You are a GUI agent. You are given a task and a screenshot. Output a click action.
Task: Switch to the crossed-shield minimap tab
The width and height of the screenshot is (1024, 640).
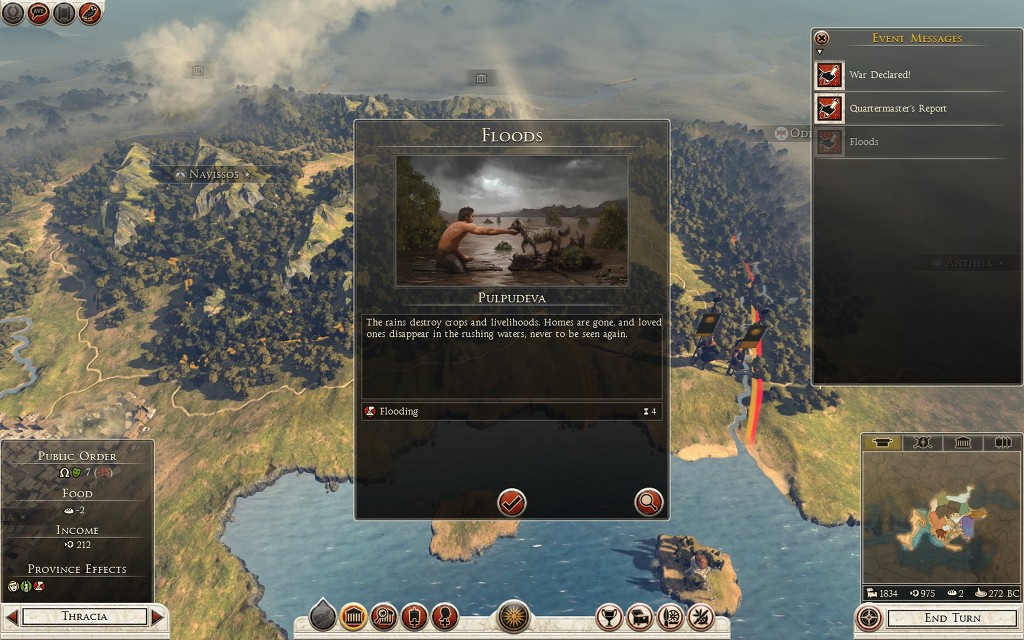pos(923,443)
